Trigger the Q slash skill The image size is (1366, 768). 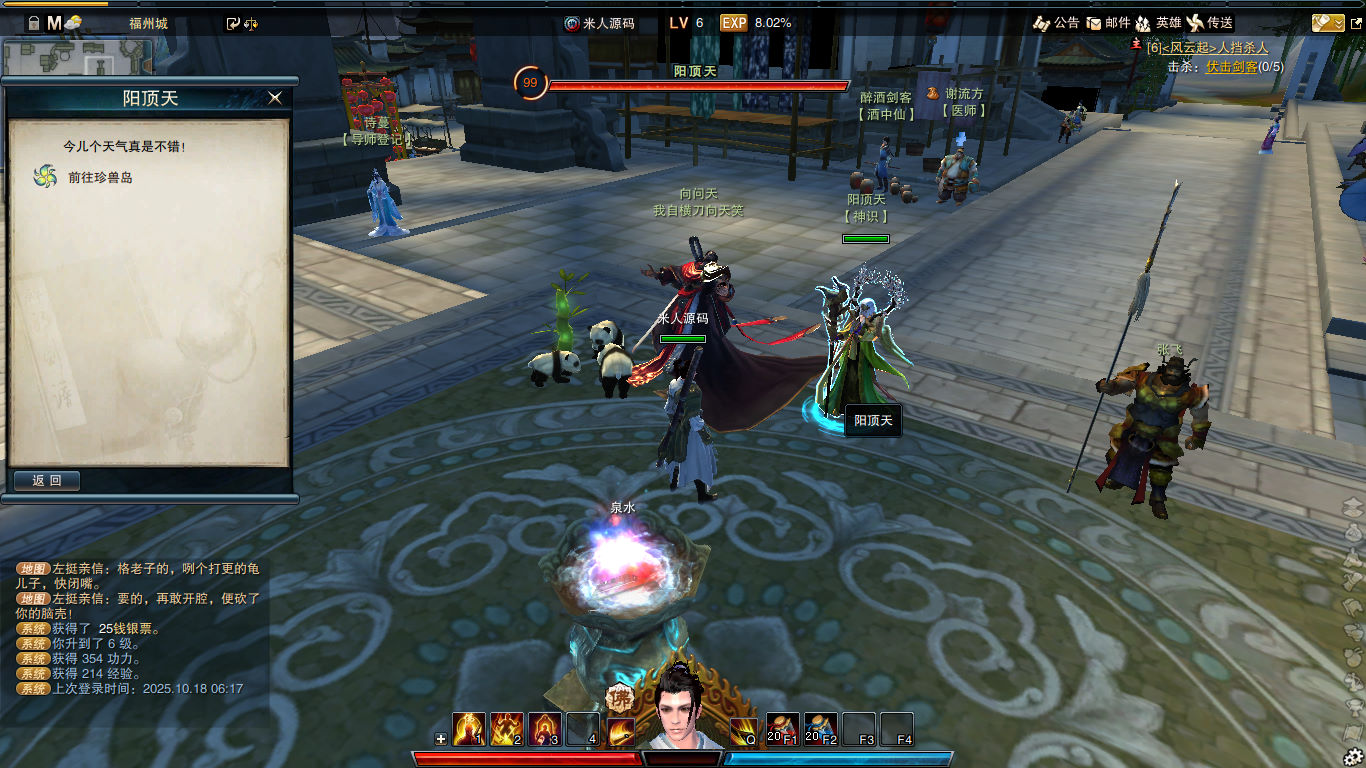tap(743, 730)
